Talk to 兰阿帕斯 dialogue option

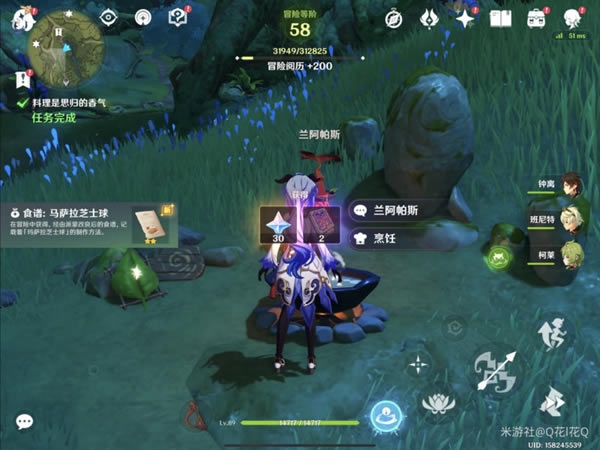(396, 211)
